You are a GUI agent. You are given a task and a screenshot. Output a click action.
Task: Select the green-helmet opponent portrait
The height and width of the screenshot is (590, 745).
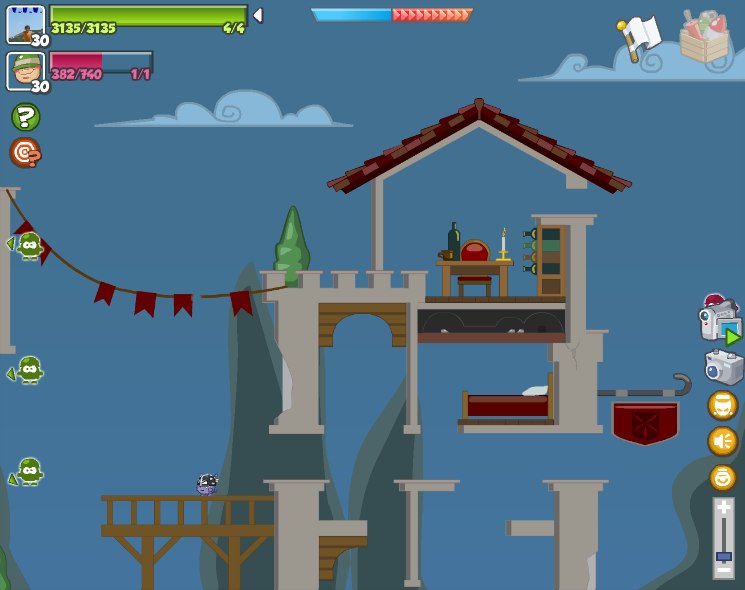click(x=26, y=70)
